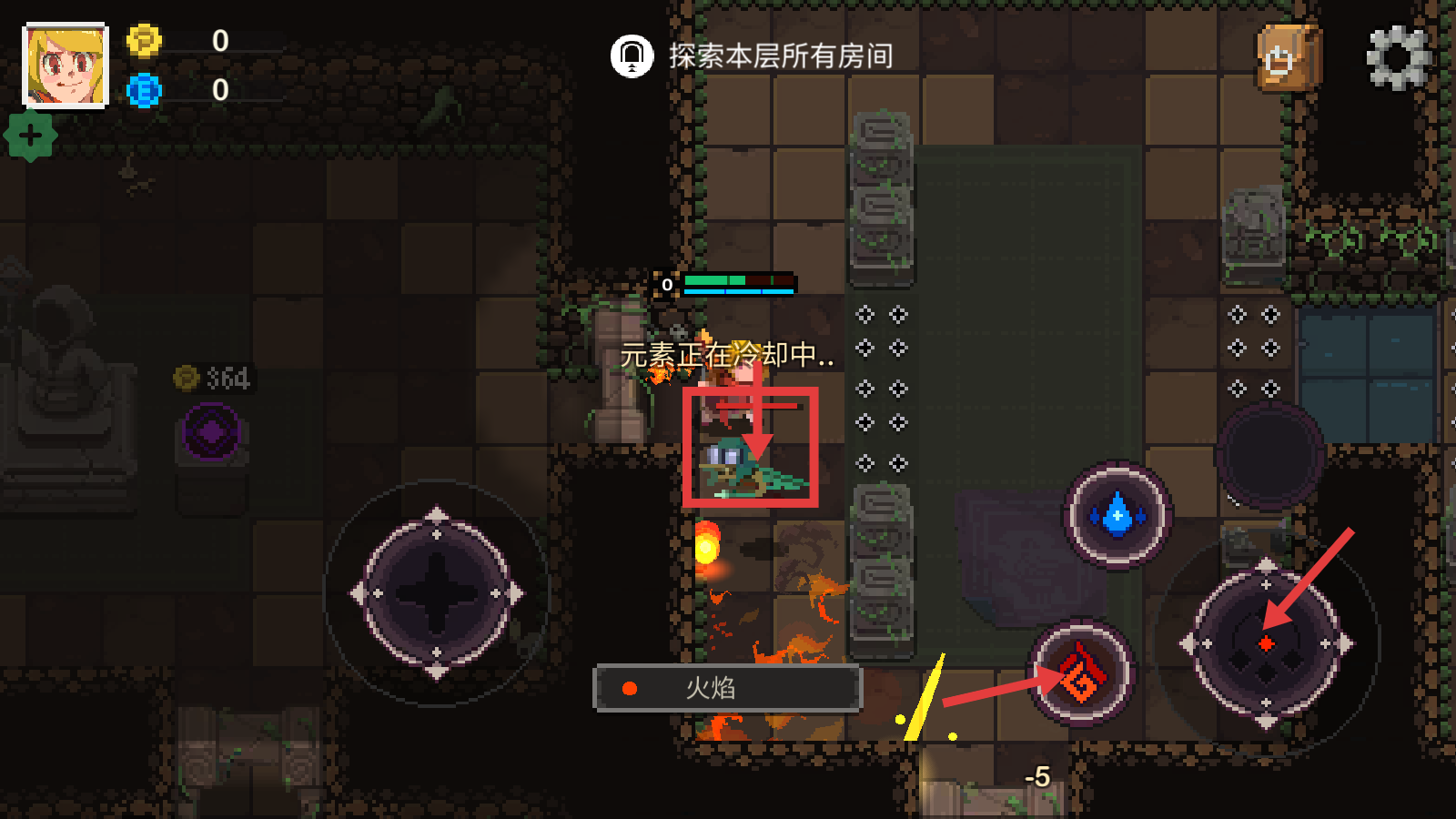1456x819 pixels.
Task: Tap the empty dark skill slot
Action: click(x=1269, y=455)
